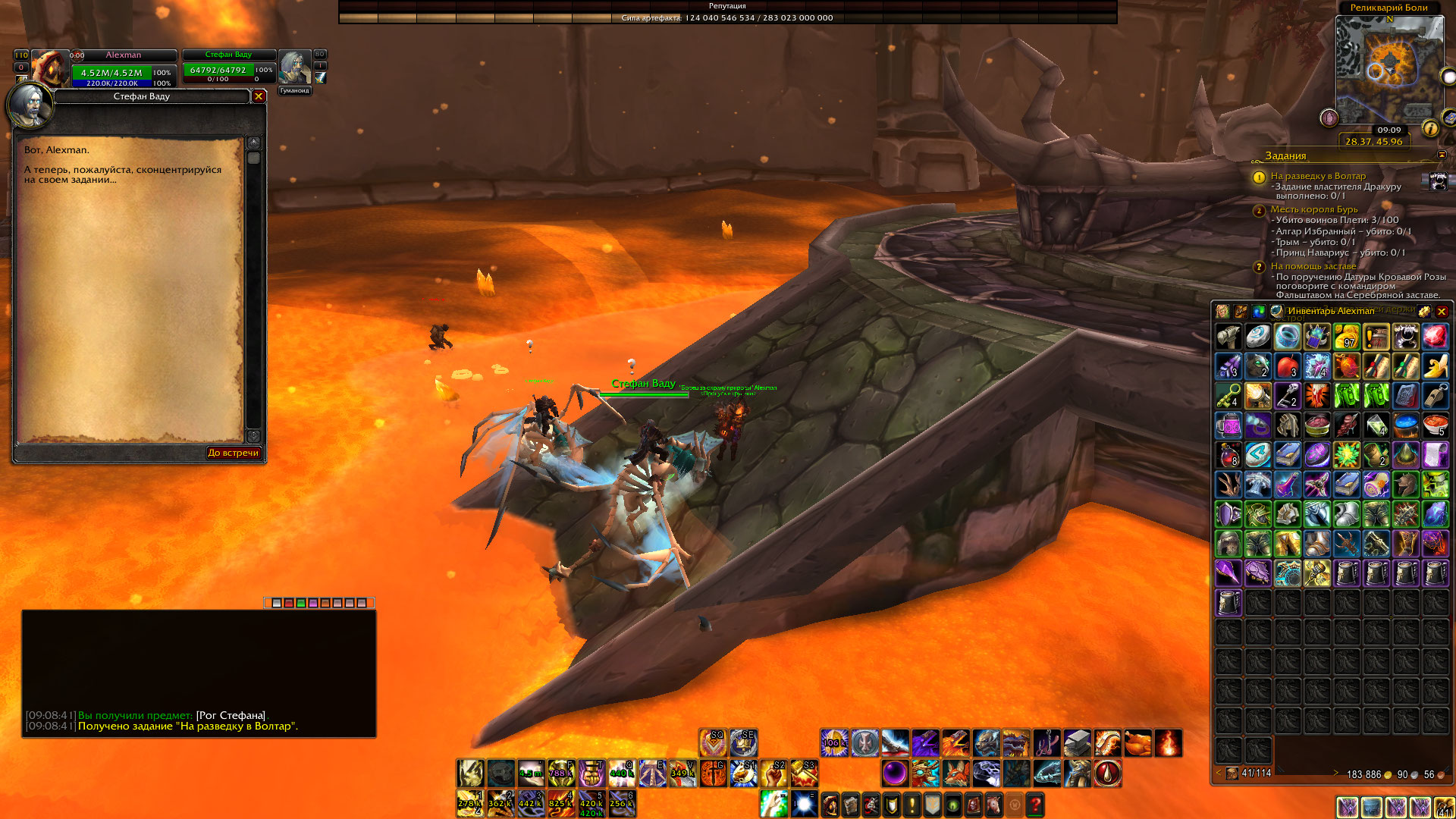Select the red apple in the inventory
The width and height of the screenshot is (1456, 819).
1287,366
